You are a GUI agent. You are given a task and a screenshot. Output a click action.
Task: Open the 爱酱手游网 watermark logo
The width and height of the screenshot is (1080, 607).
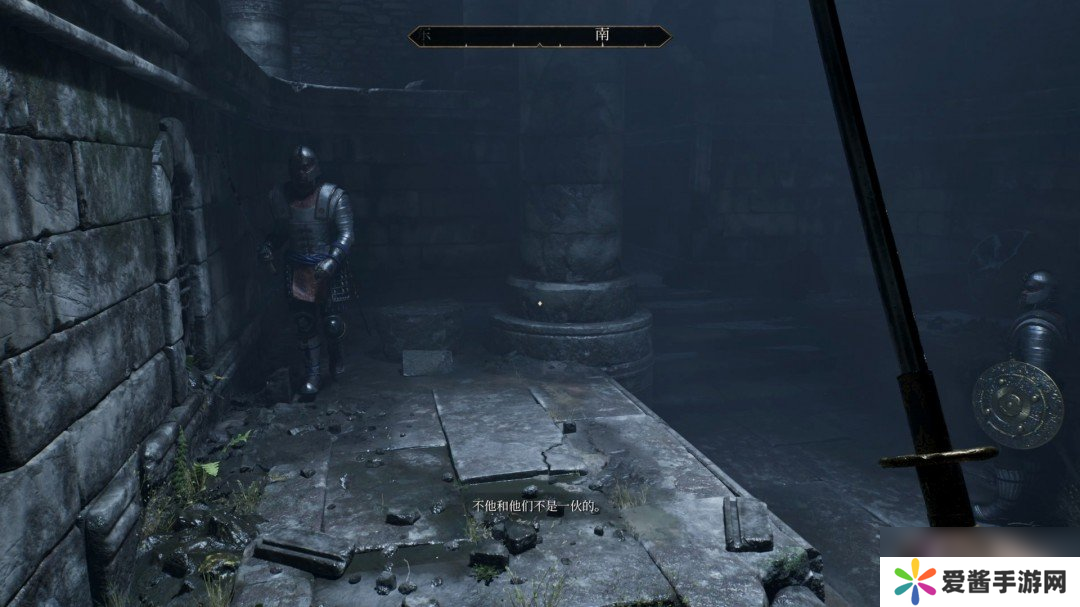tap(980, 581)
